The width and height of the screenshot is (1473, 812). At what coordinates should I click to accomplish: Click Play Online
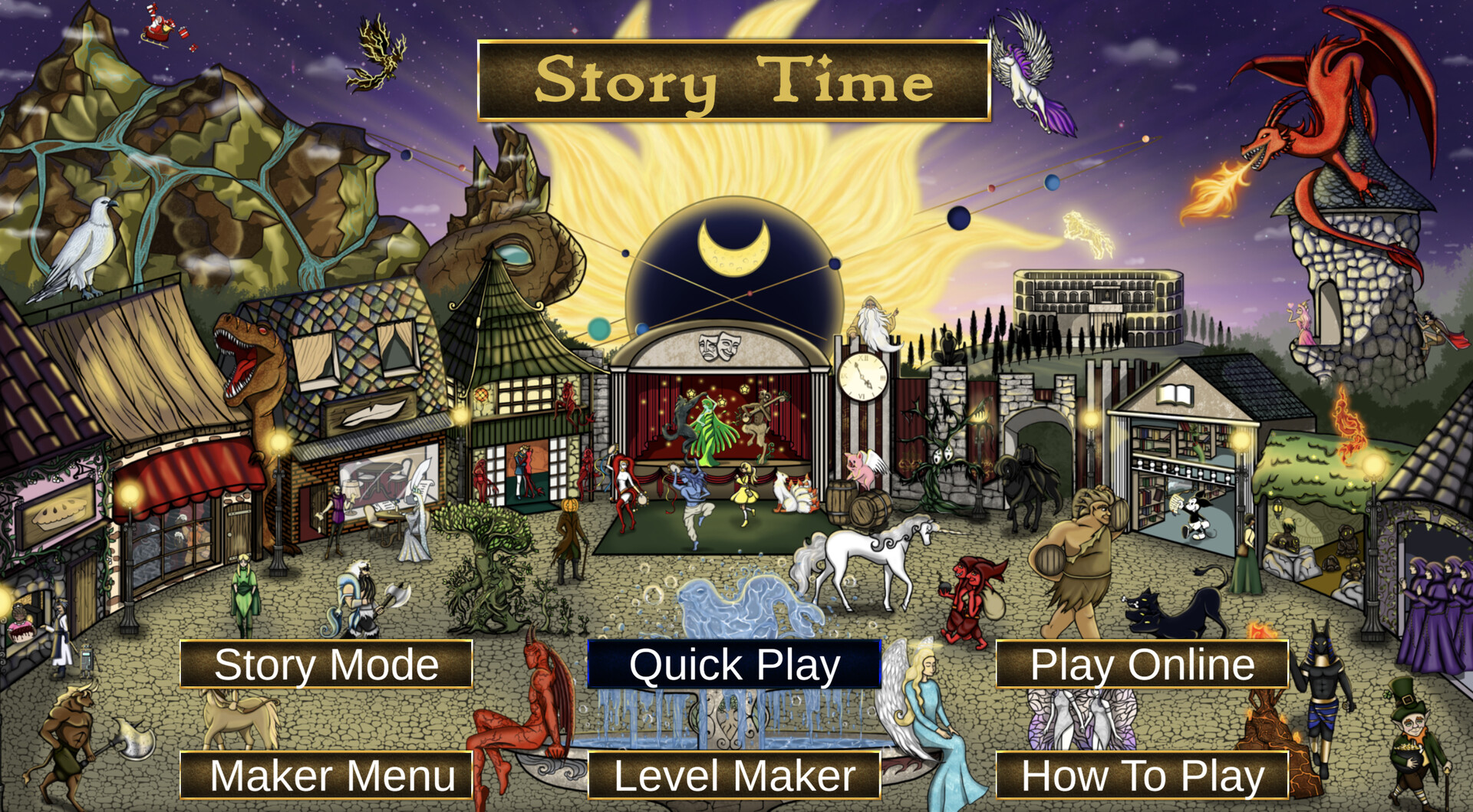point(1140,666)
